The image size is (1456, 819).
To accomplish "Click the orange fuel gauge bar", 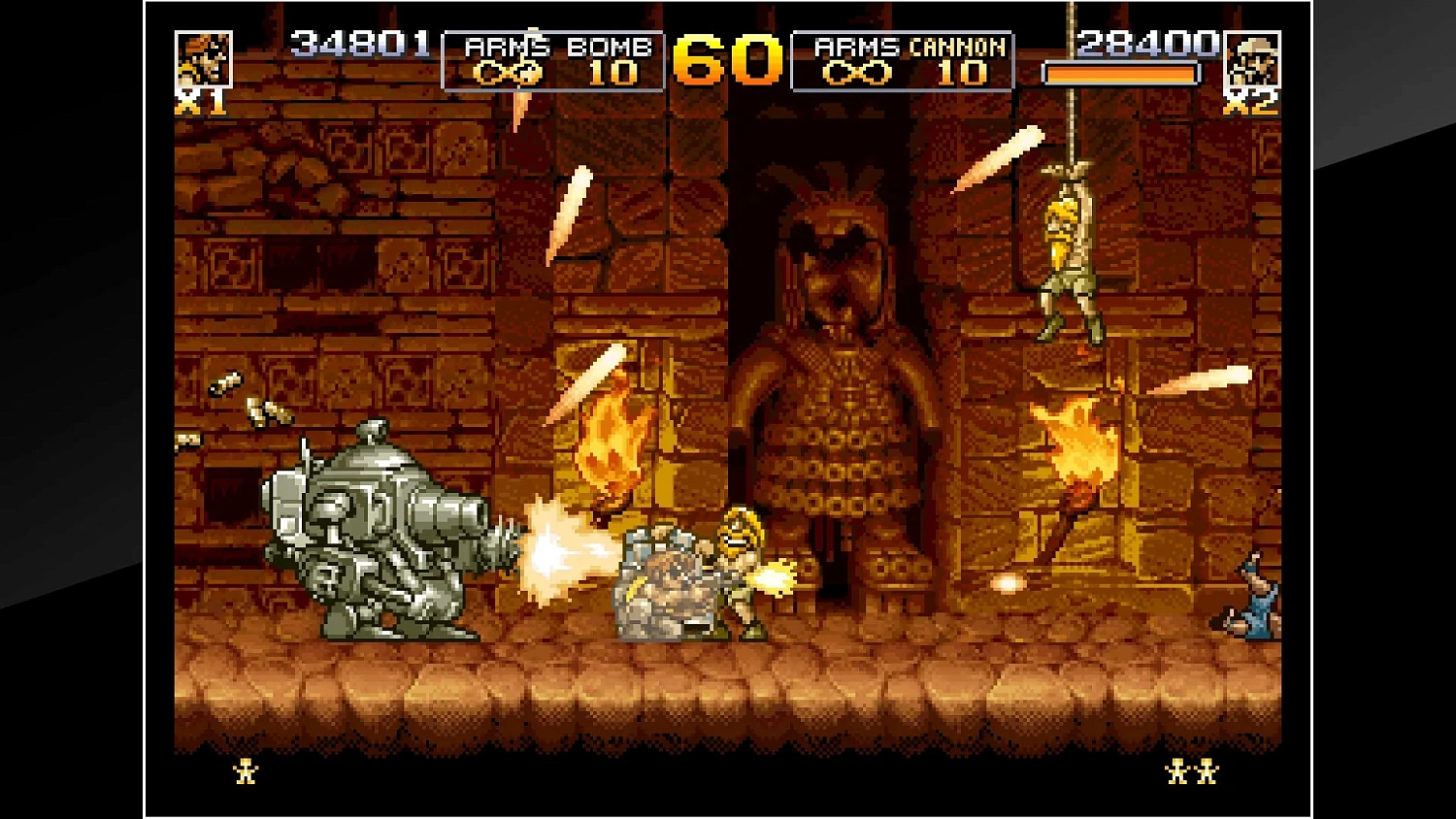I will click(x=1120, y=72).
